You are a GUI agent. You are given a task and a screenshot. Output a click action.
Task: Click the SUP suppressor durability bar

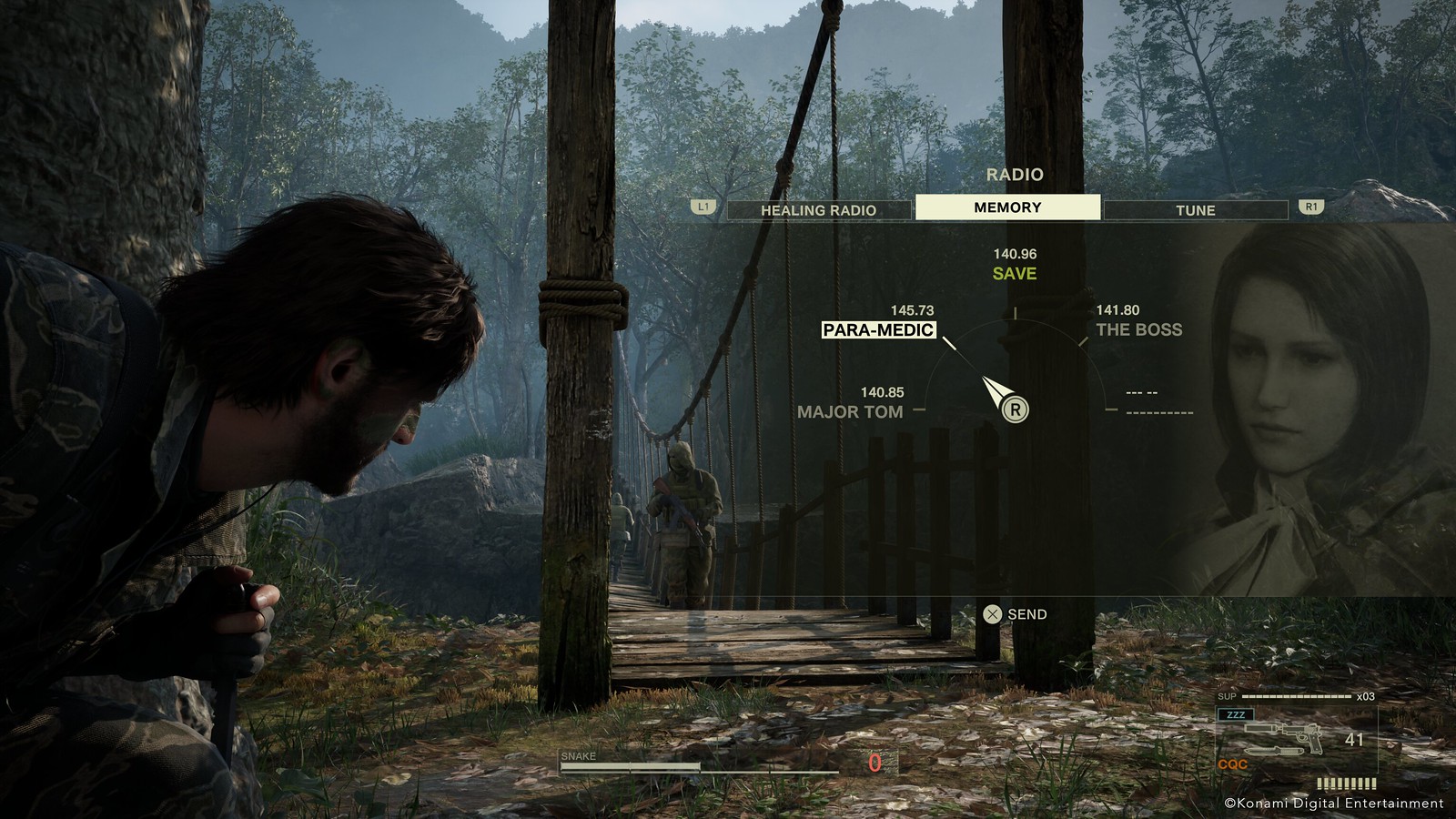1296,696
